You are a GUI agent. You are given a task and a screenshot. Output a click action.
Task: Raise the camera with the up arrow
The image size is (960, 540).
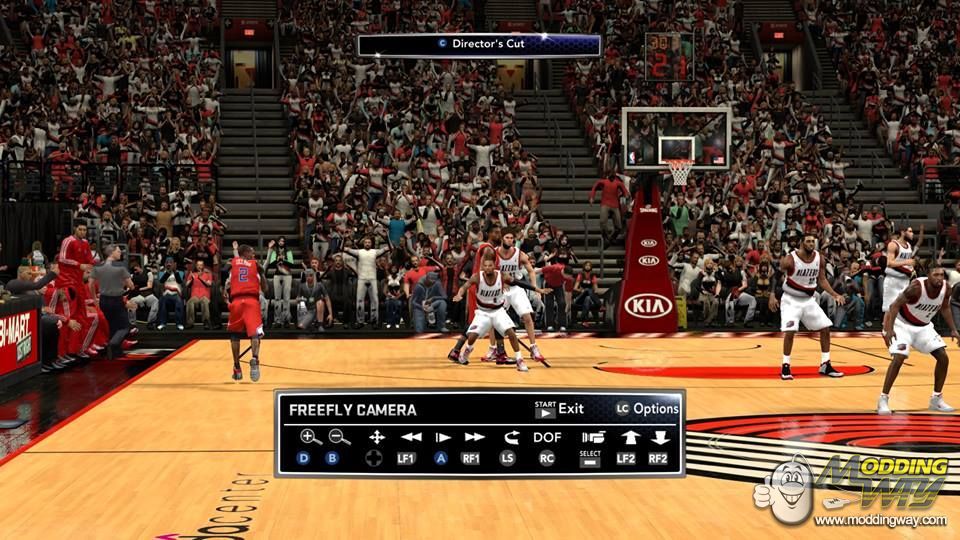click(x=629, y=437)
